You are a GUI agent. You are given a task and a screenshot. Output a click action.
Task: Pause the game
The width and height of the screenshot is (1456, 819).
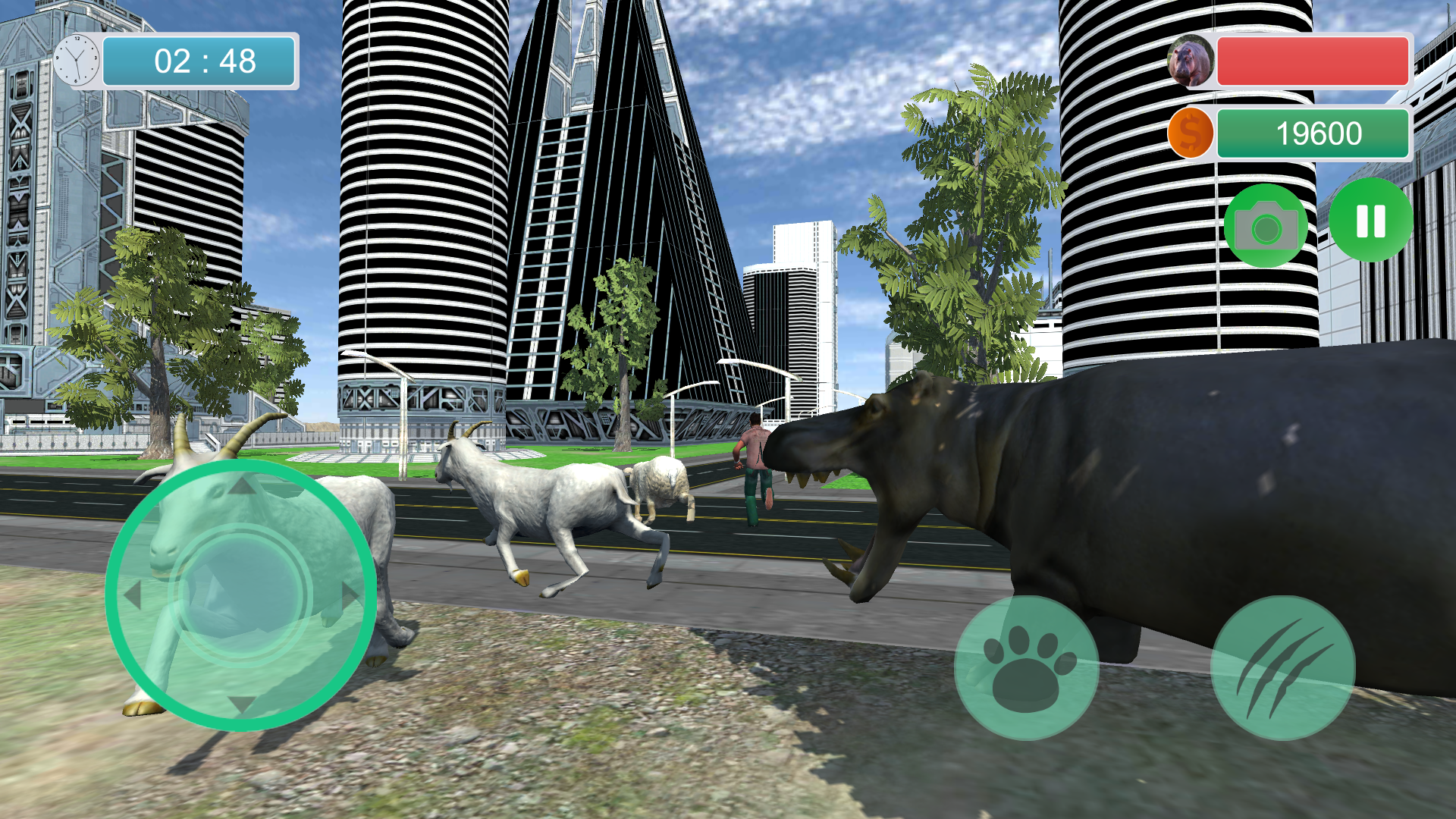click(x=1370, y=220)
